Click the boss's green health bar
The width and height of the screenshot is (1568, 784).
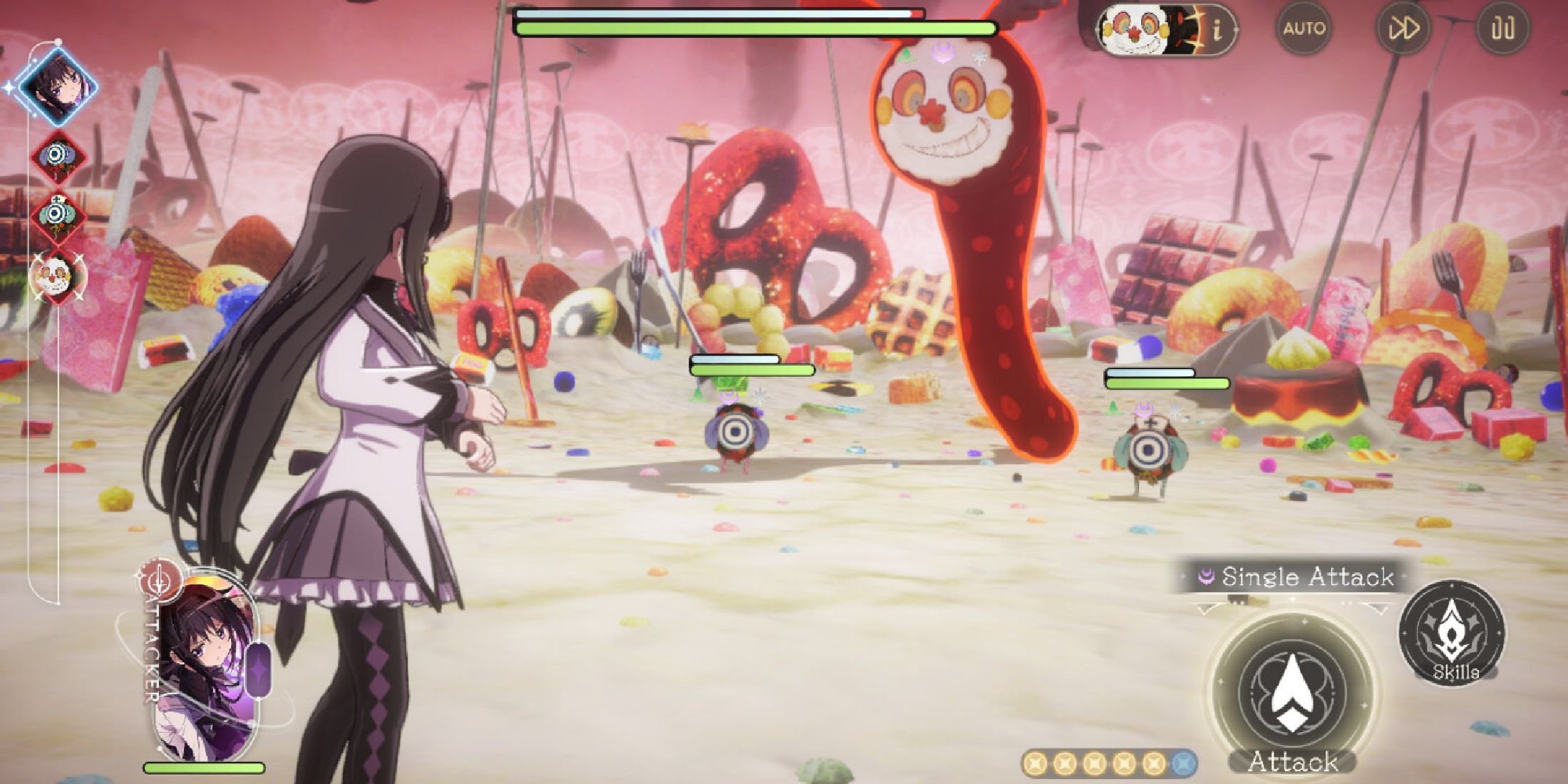click(x=755, y=29)
